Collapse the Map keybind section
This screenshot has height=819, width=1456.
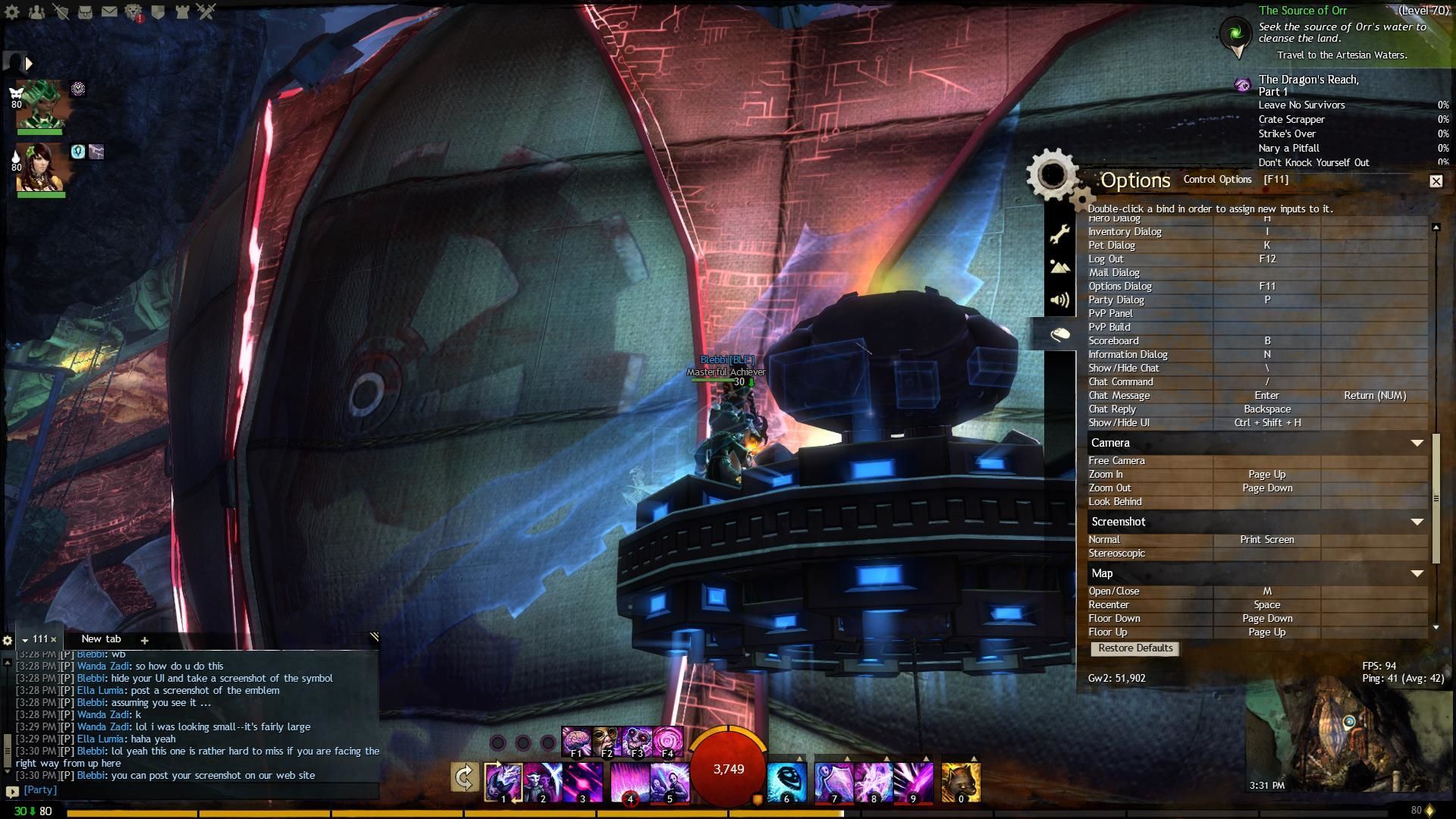point(1417,573)
